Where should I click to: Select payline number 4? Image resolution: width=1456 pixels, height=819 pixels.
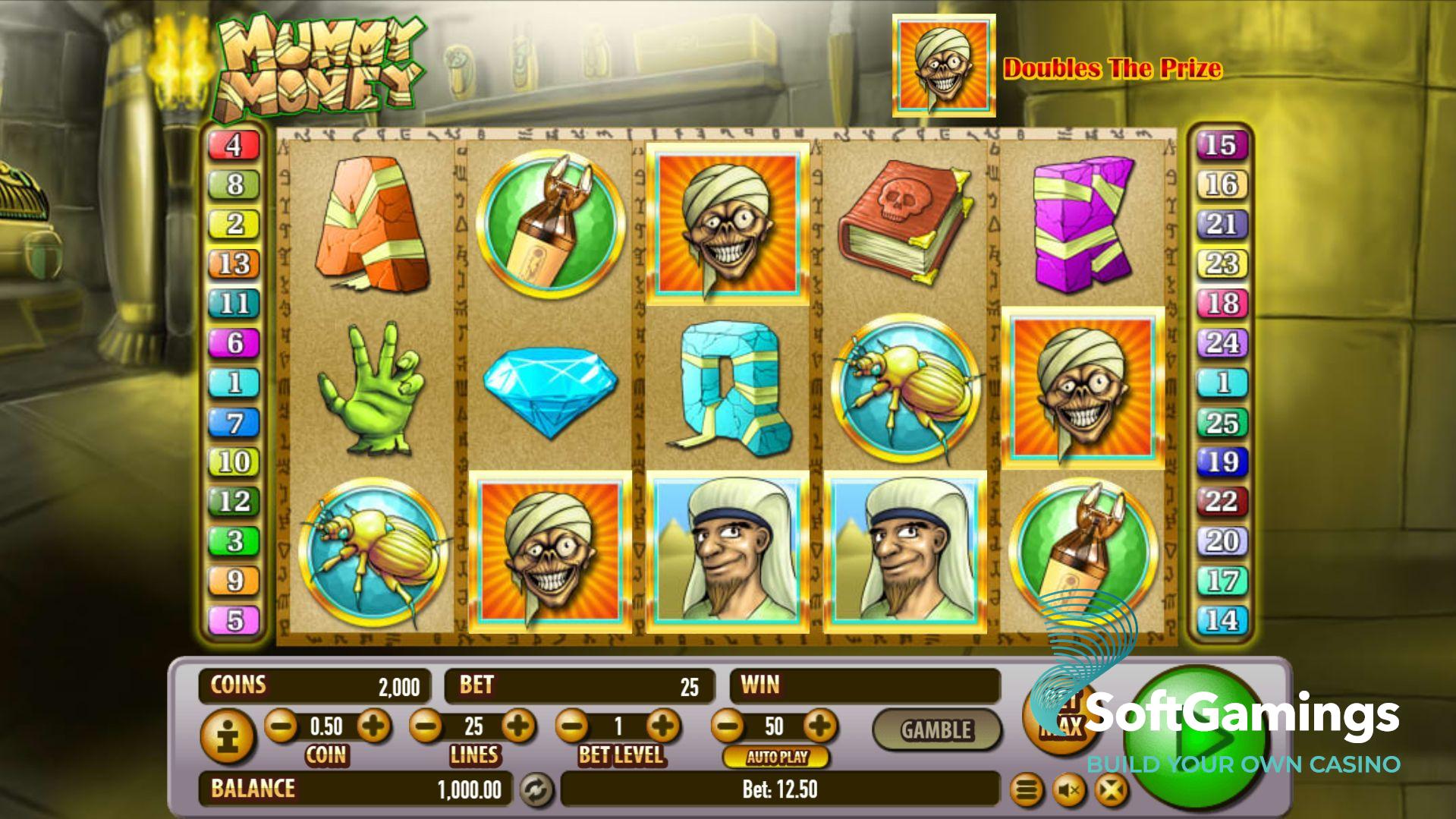point(234,145)
